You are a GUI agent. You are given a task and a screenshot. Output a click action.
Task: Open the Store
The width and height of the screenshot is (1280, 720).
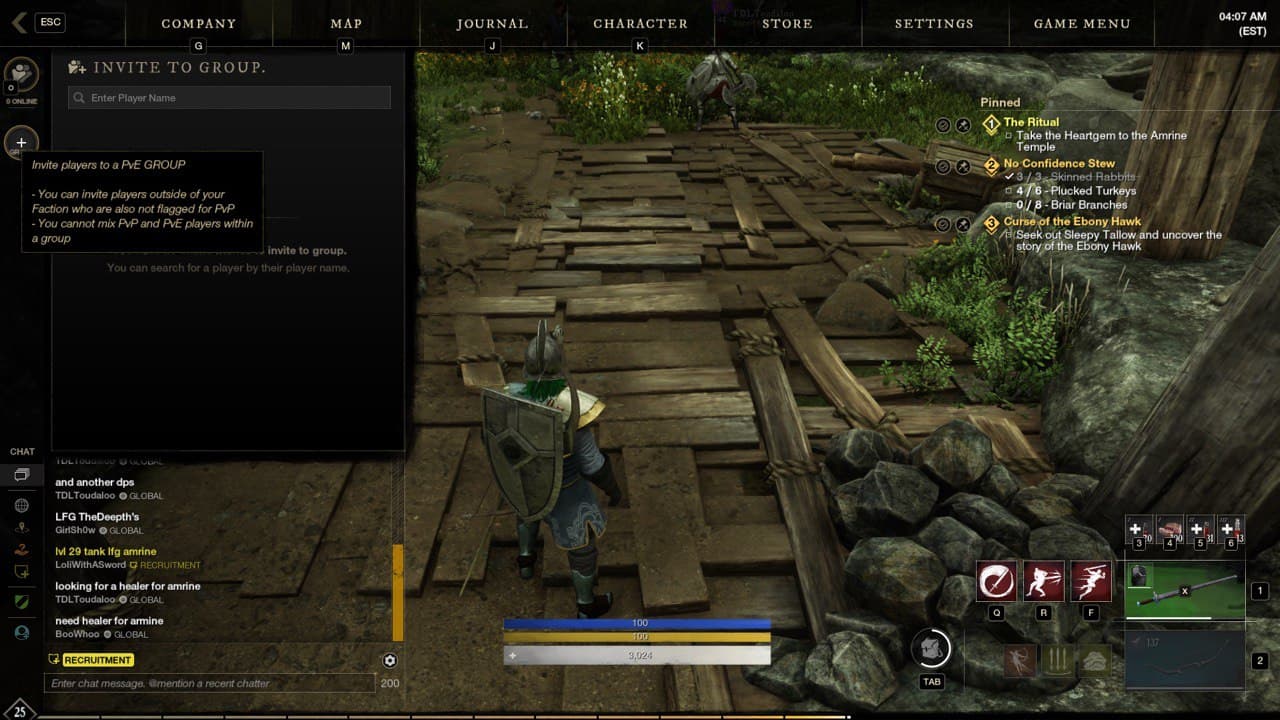pos(787,24)
